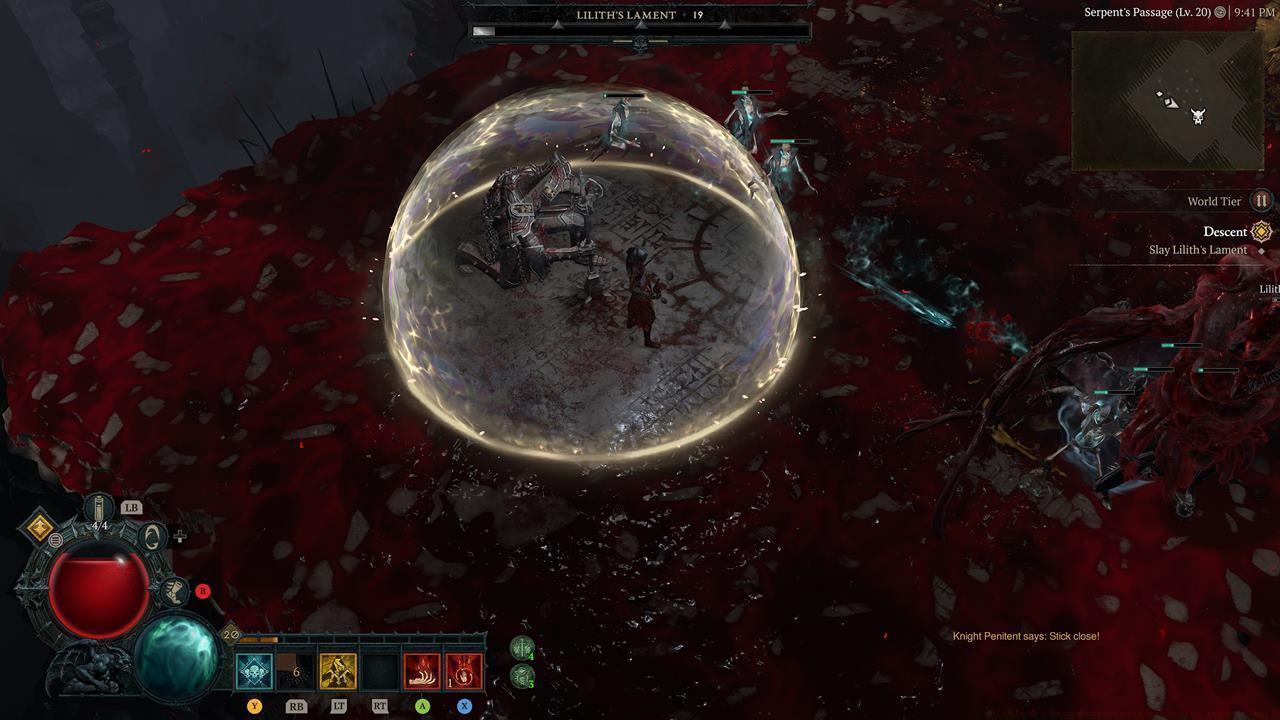The height and width of the screenshot is (720, 1280).
Task: Click the upper green minion buff icon
Action: tap(522, 648)
